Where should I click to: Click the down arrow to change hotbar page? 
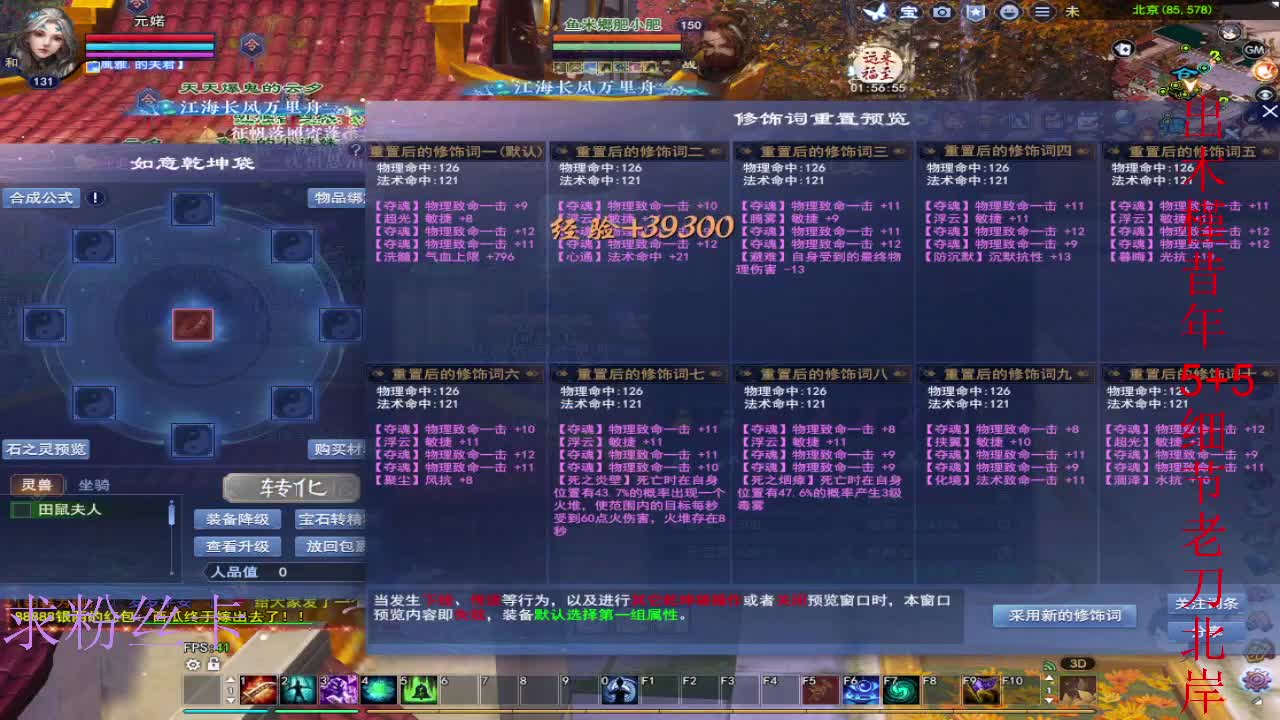[x=230, y=700]
